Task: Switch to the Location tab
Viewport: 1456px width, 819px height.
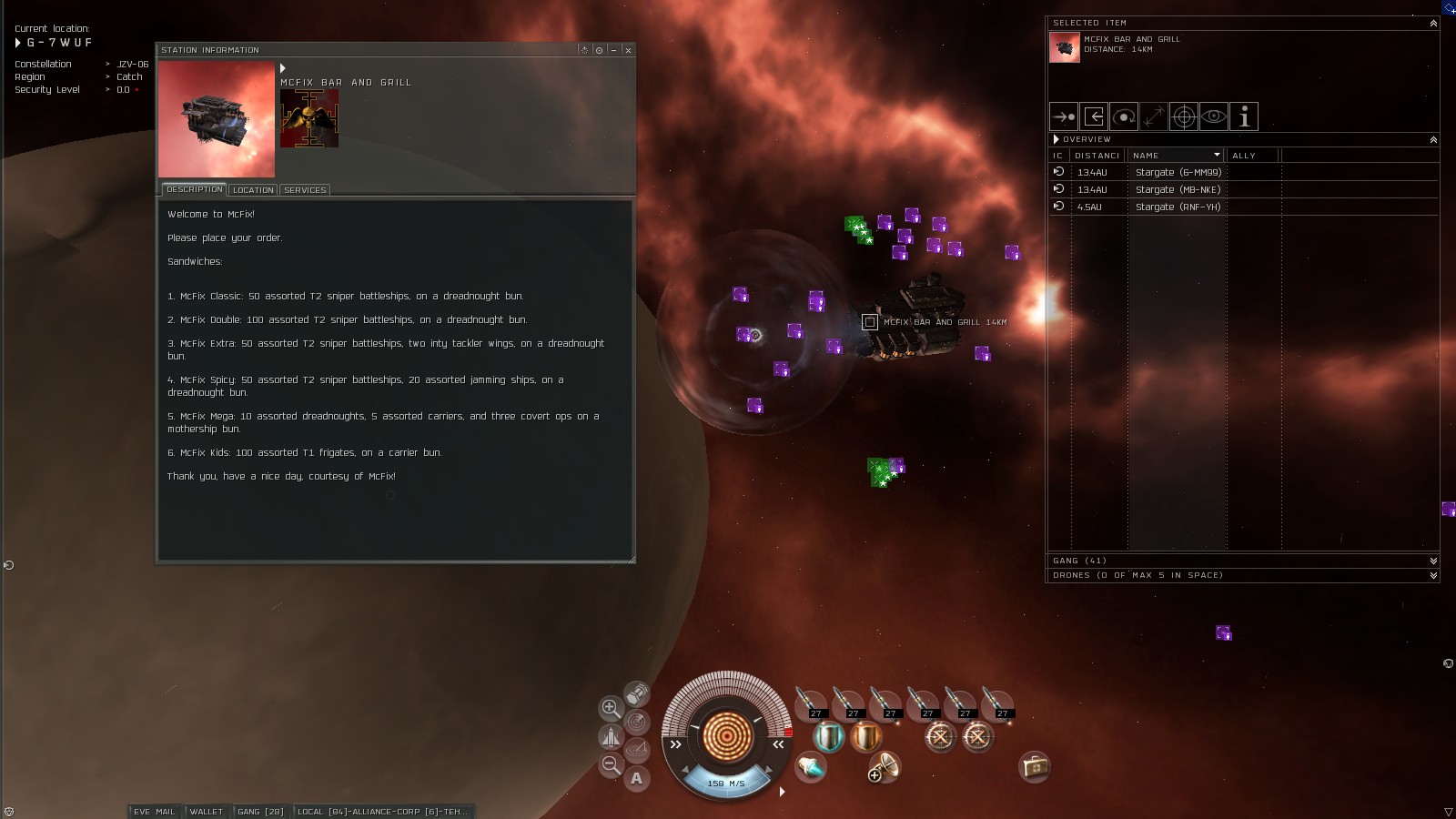Action: [x=252, y=190]
